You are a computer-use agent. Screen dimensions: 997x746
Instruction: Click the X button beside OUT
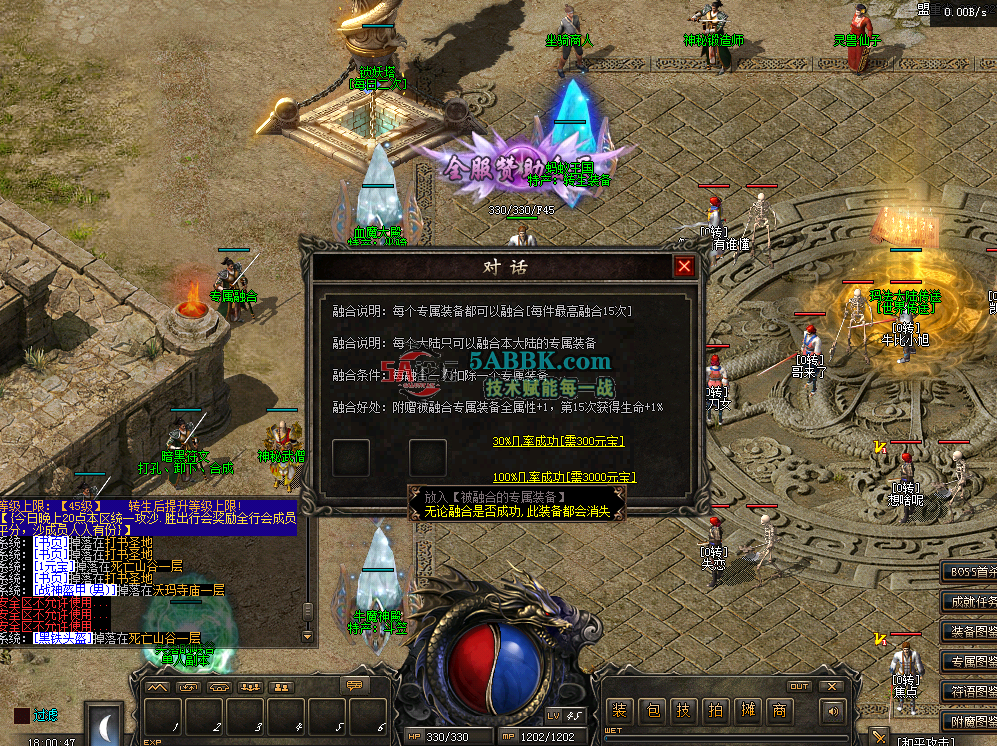pyautogui.click(x=830, y=686)
